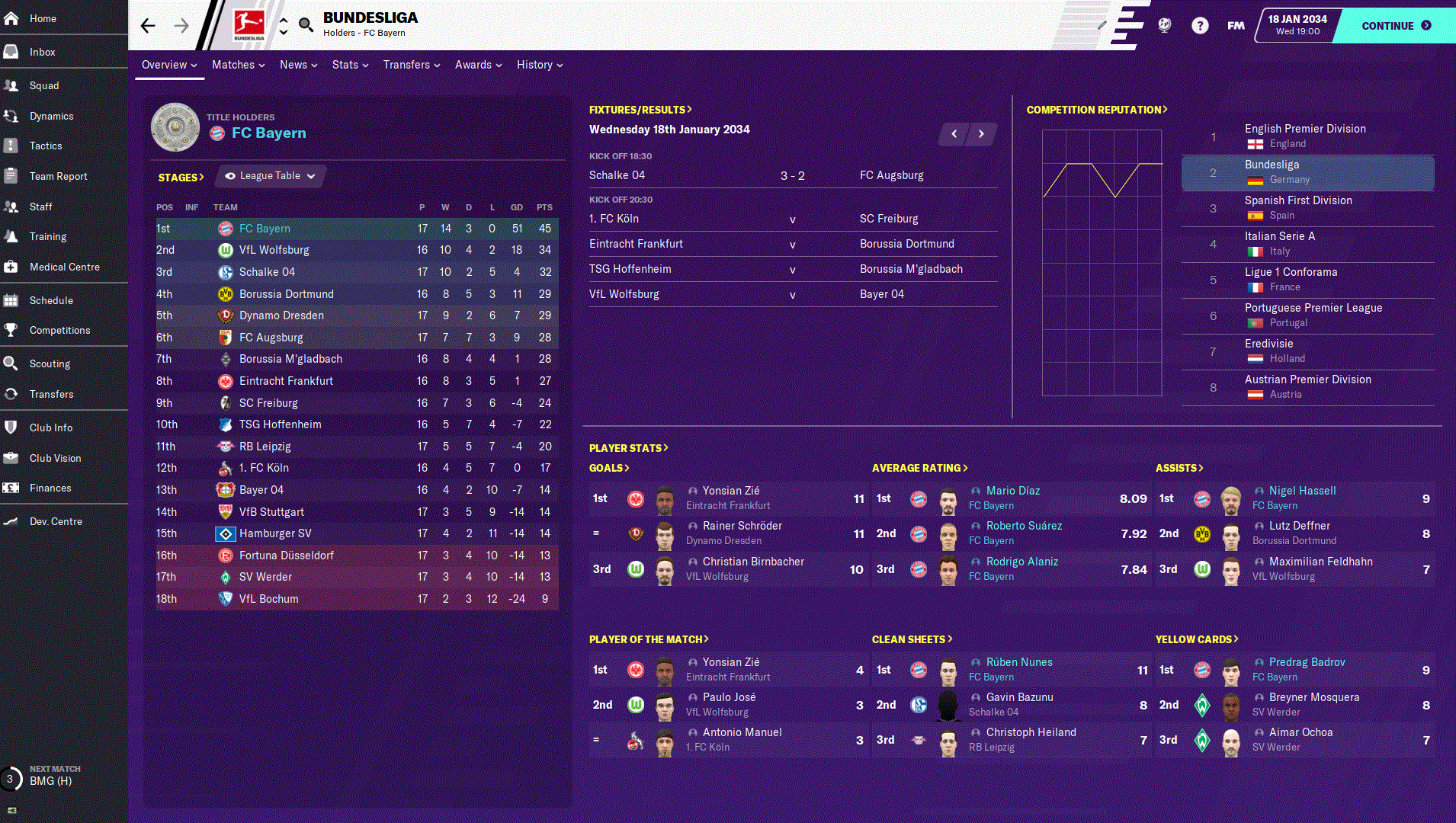
Task: Open the Finances section
Action: [x=50, y=488]
